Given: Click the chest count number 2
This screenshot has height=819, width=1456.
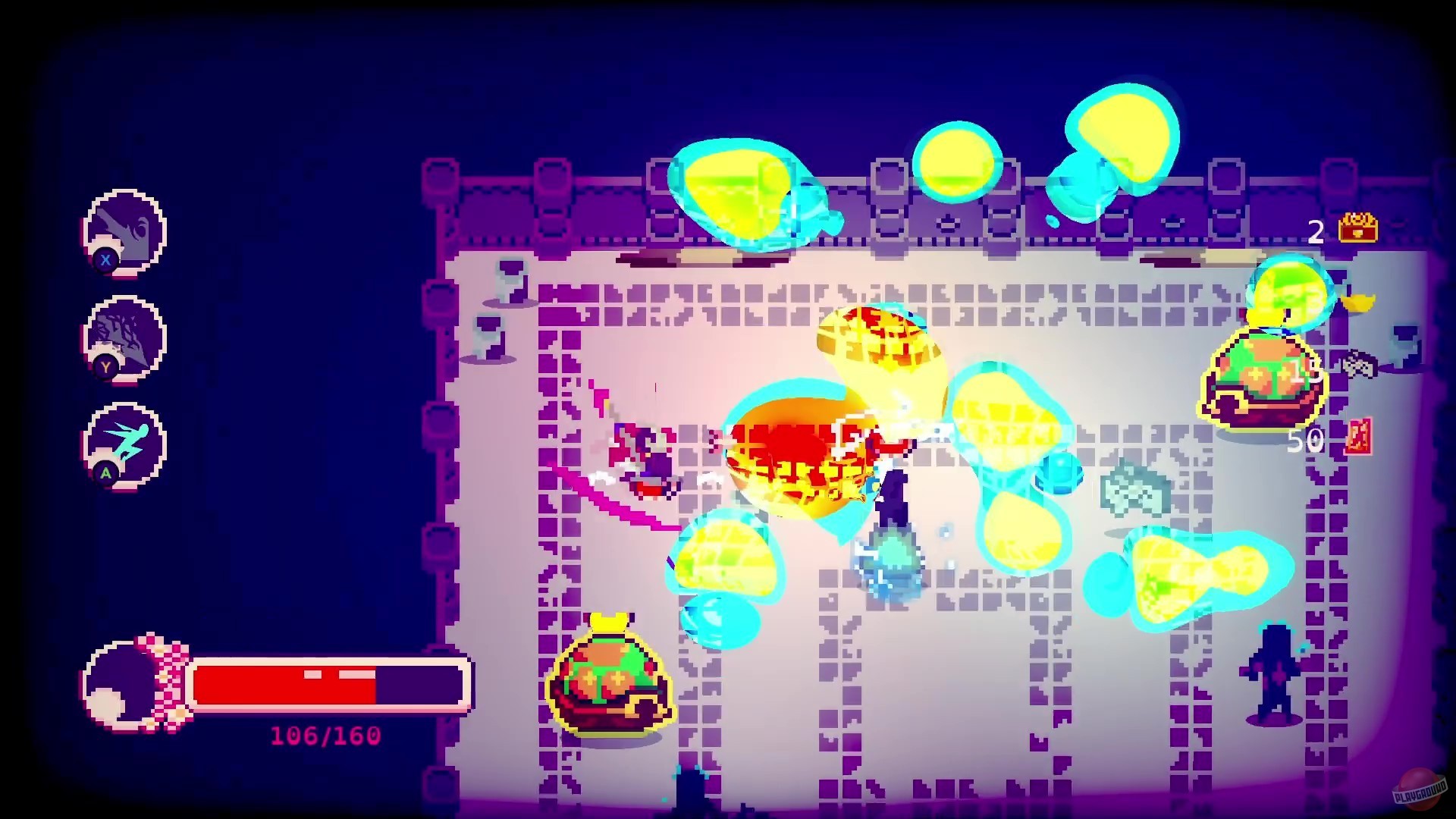Looking at the screenshot, I should click(1317, 230).
